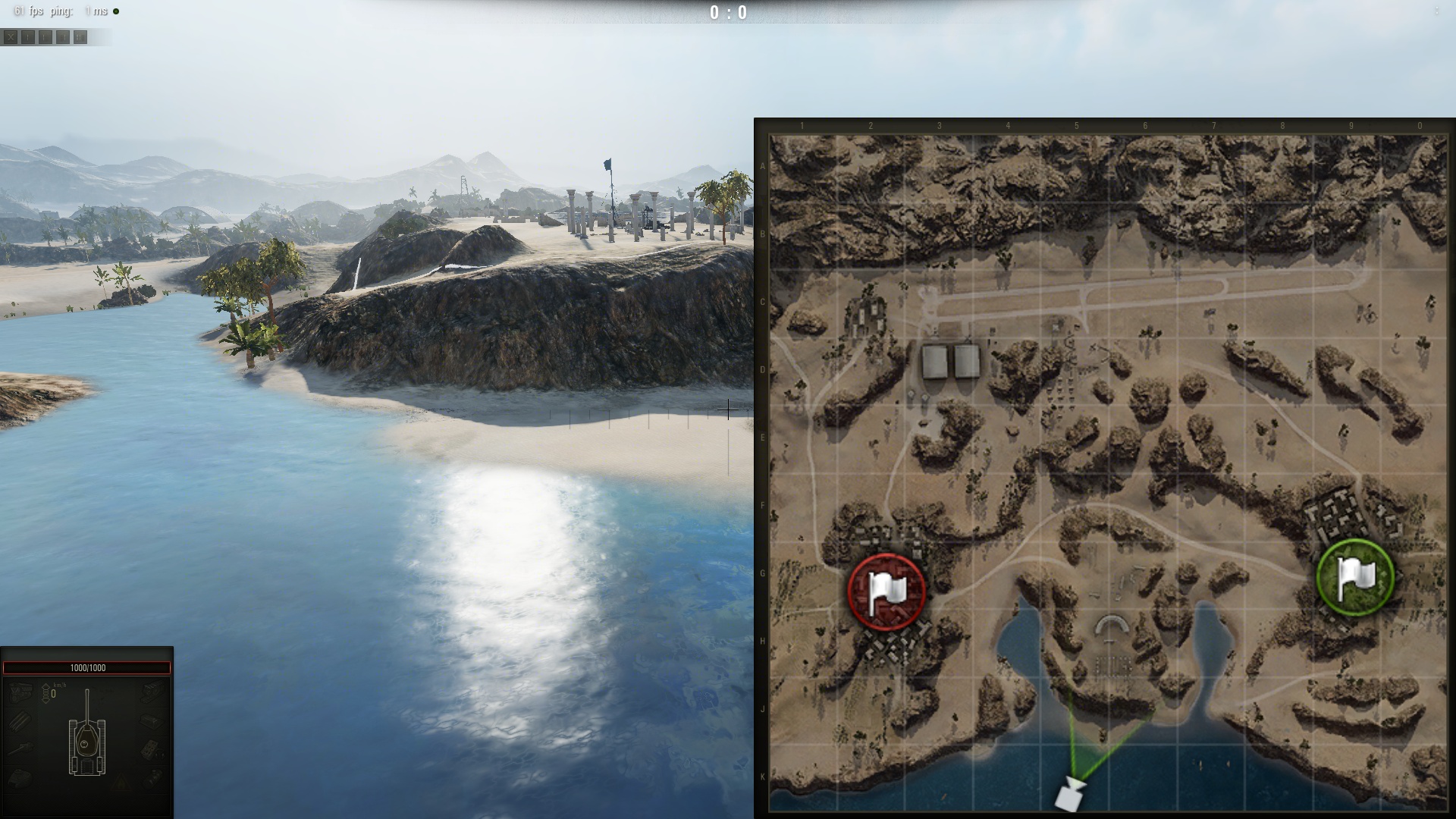This screenshot has height=819, width=1456.
Task: Click the engine module icon in damage panel
Action: point(20,692)
